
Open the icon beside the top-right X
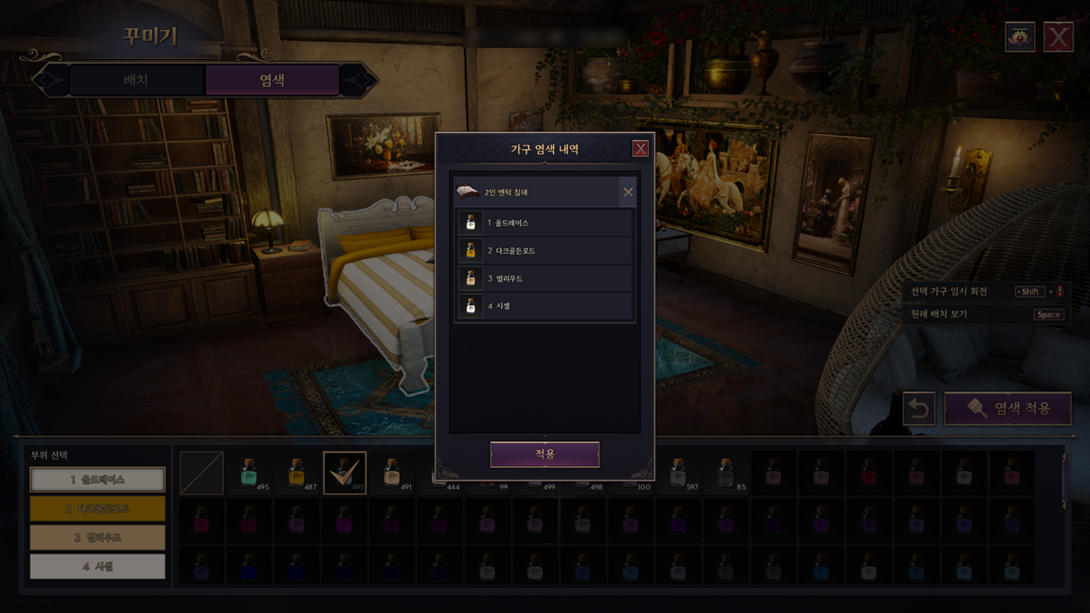click(x=1019, y=37)
